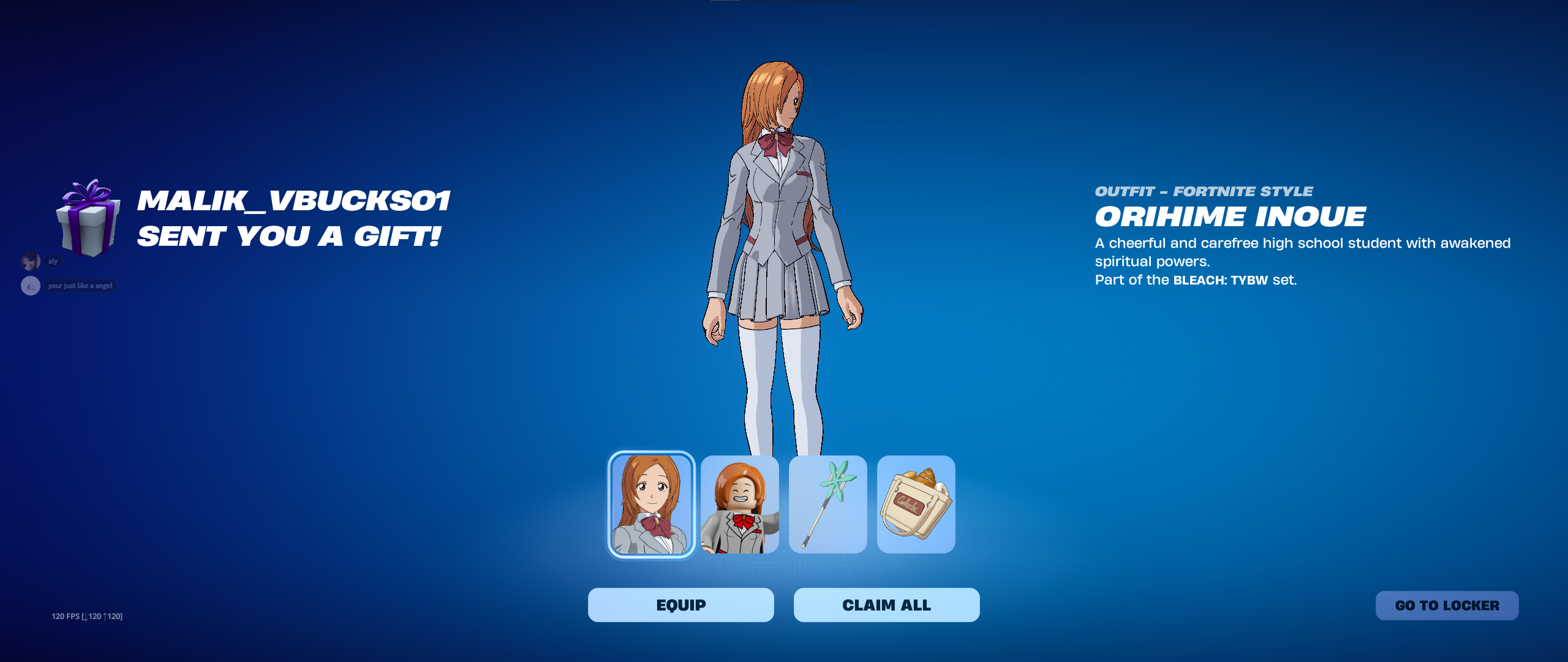Viewport: 1568px width, 662px height.
Task: Go to Locker
Action: (x=1447, y=606)
